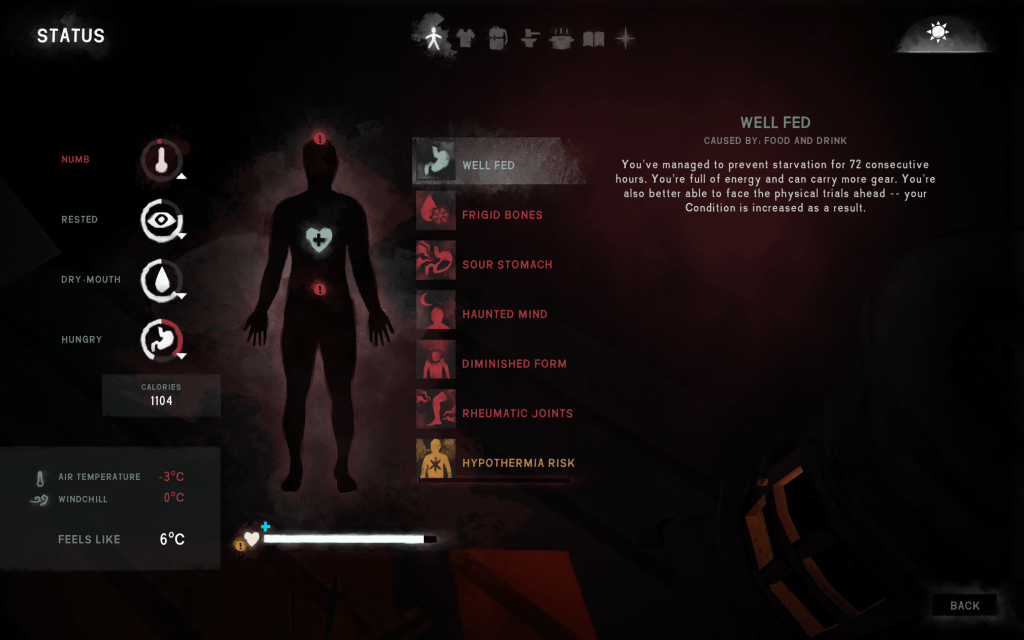Switch to the Crafting tab (hammer icon)
1024x640 pixels.
click(530, 38)
